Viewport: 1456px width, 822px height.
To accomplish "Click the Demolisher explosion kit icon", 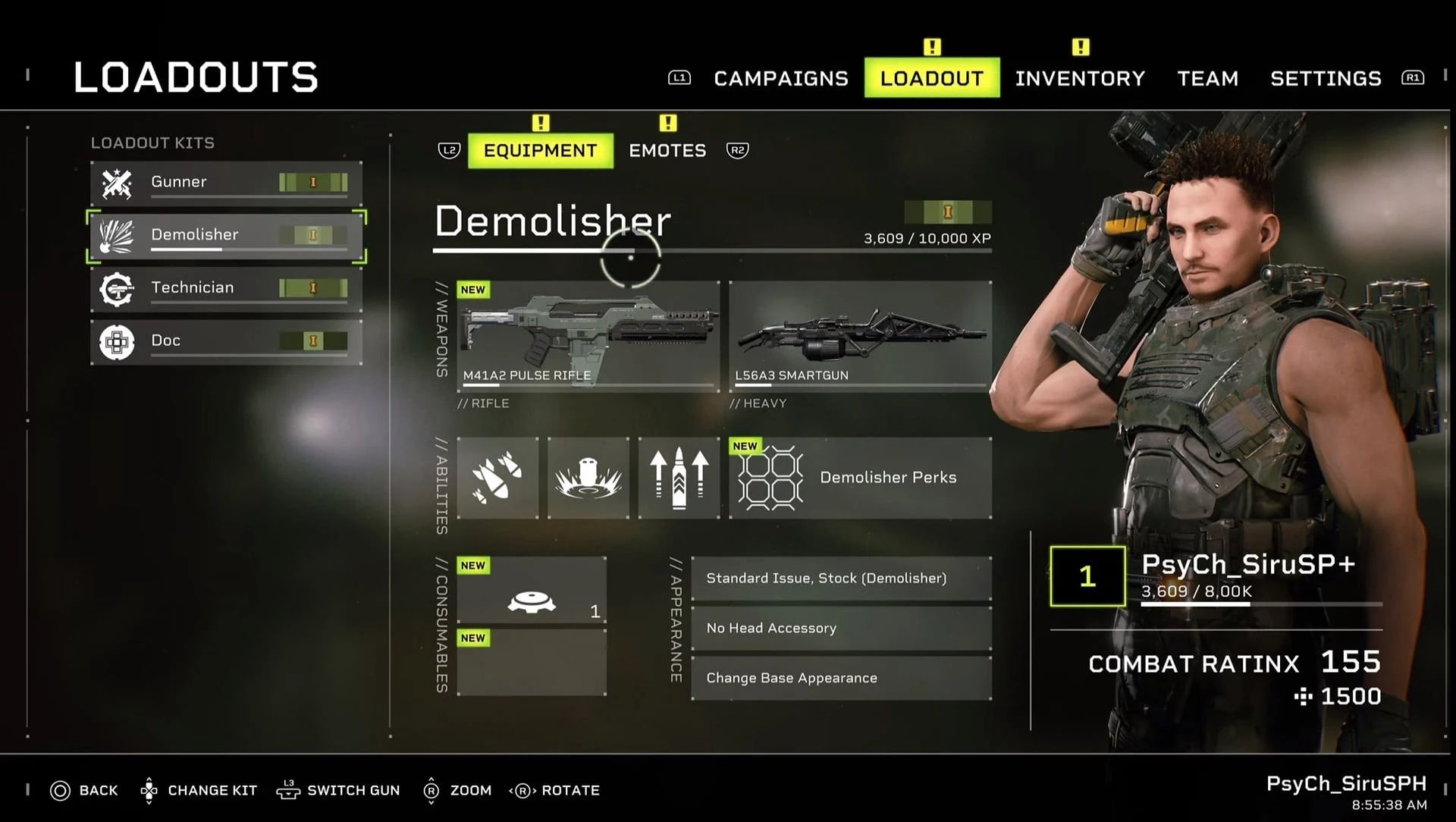I will [115, 235].
